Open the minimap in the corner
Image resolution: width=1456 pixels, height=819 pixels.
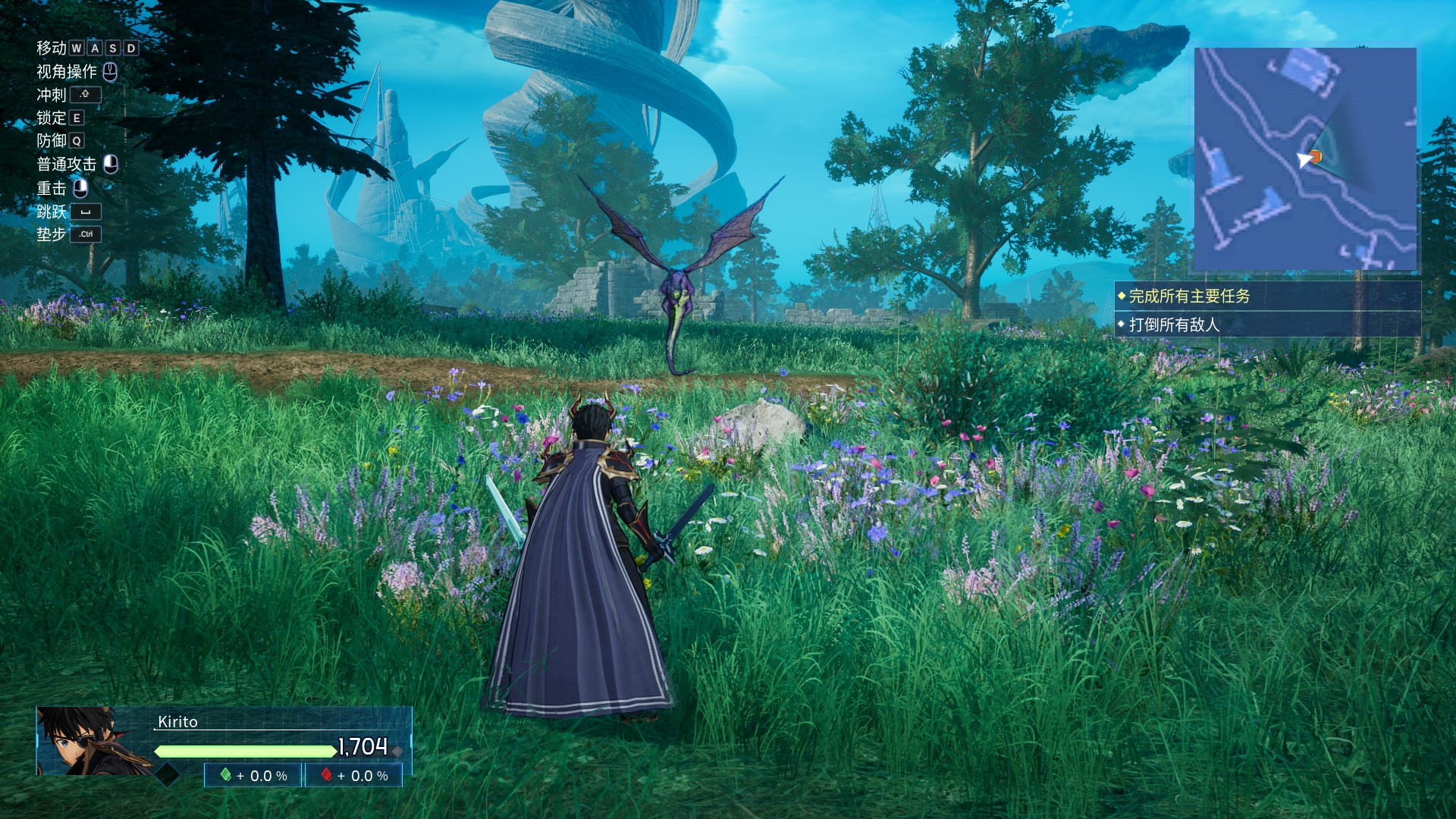pyautogui.click(x=1304, y=159)
